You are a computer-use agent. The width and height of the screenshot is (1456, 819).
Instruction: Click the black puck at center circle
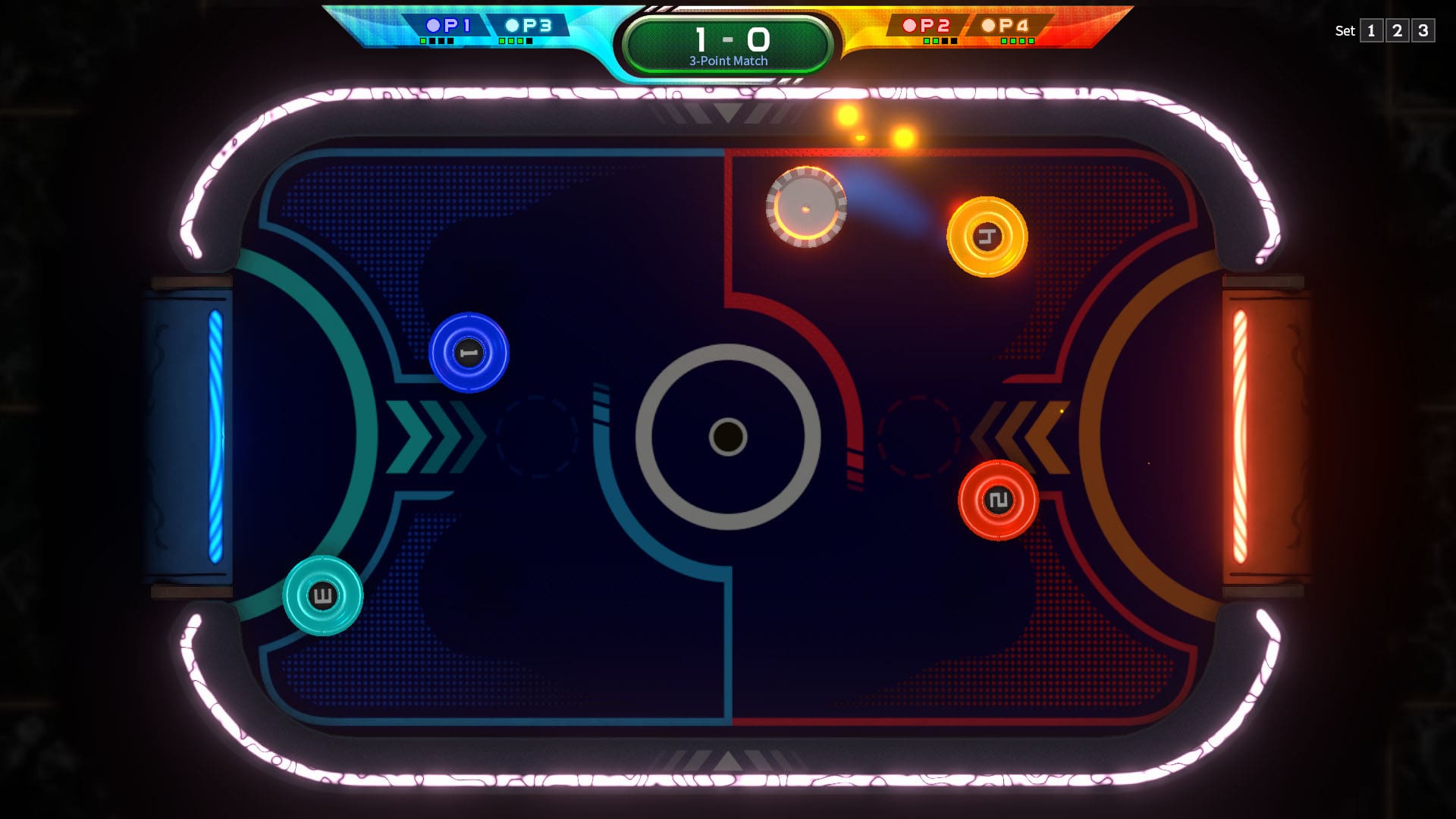[x=727, y=435]
